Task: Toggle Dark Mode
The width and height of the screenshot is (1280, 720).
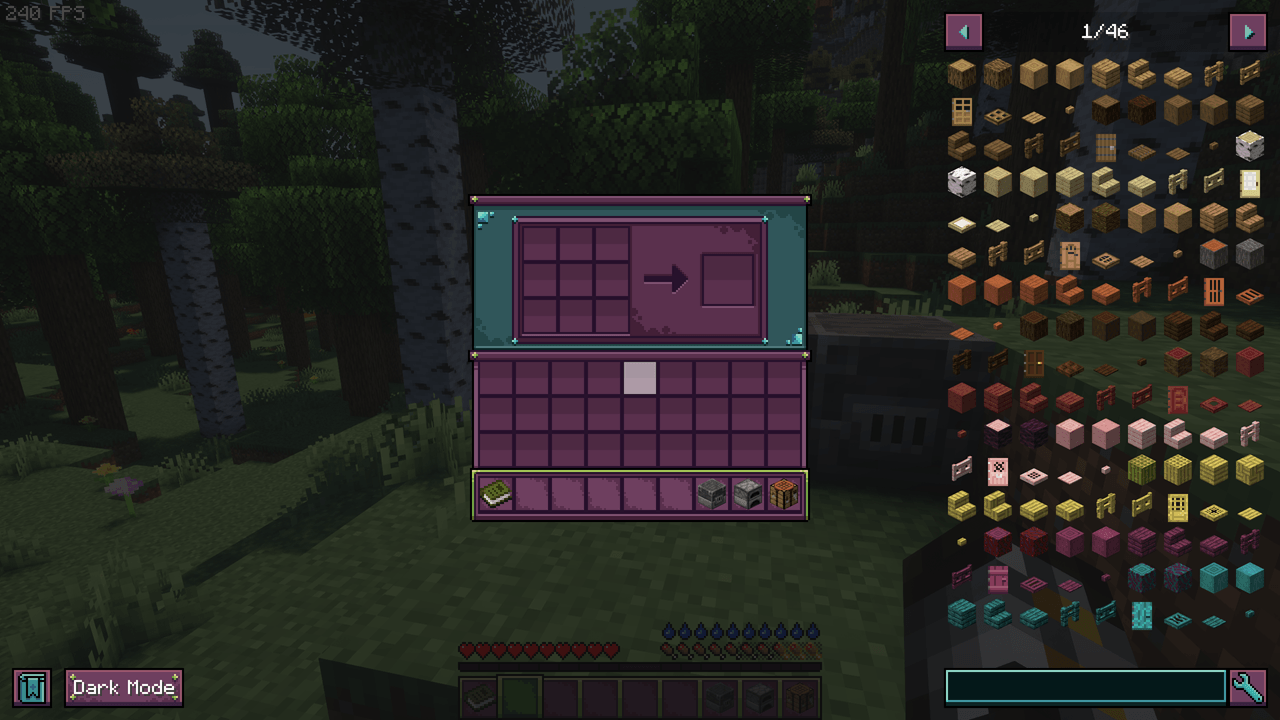Action: click(x=123, y=687)
